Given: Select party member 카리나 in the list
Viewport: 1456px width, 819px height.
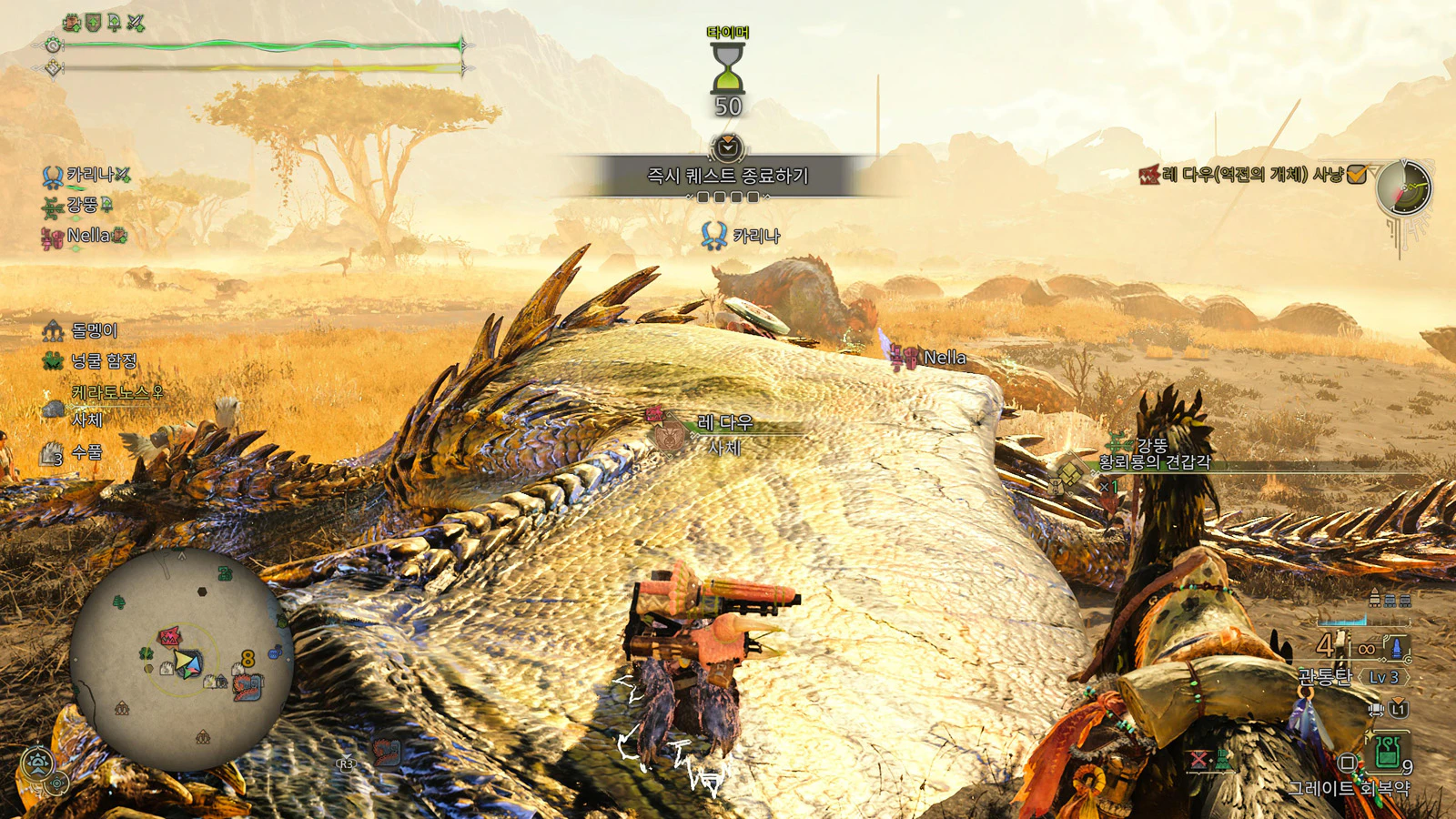Looking at the screenshot, I should point(87,174).
